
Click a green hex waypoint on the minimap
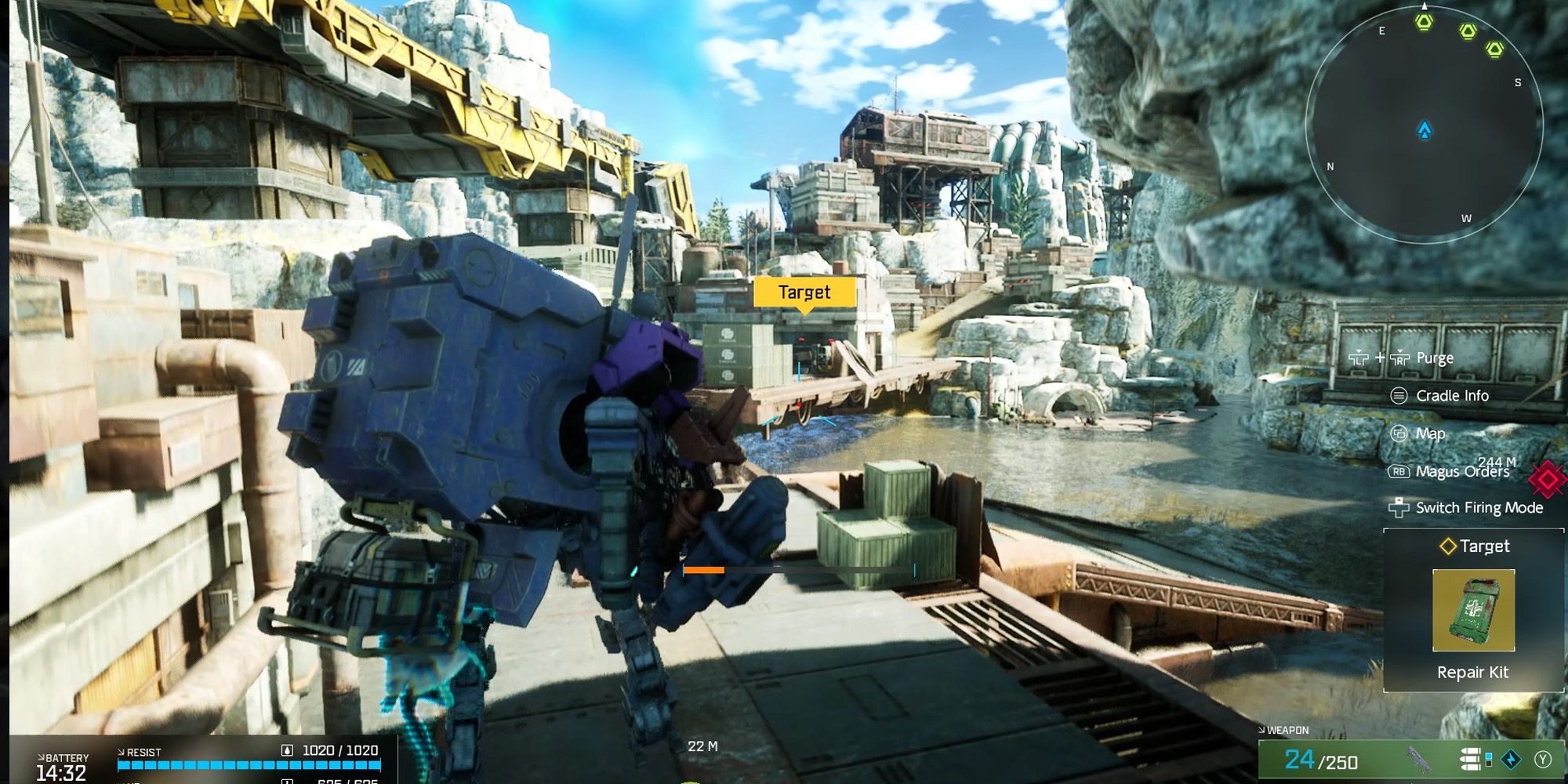[x=1424, y=24]
